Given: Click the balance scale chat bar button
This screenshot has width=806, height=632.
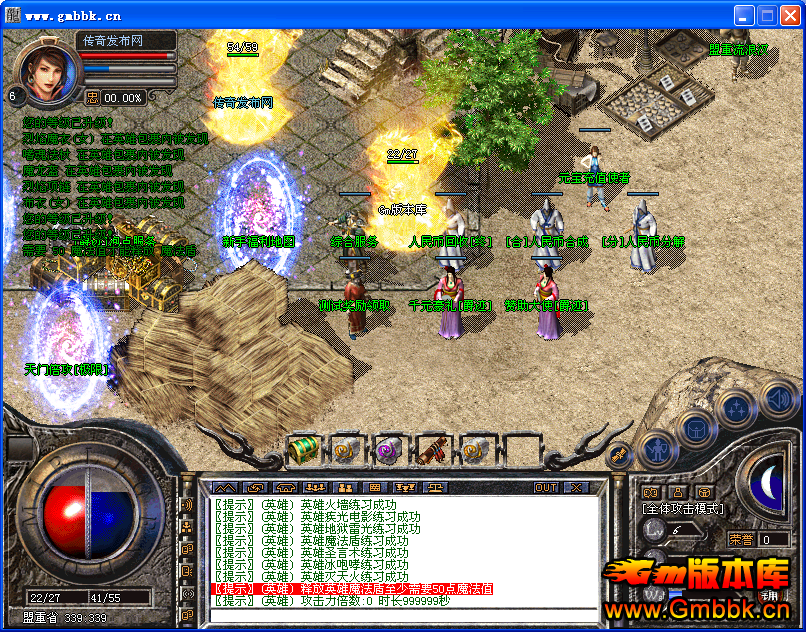Looking at the screenshot, I should tap(435, 488).
